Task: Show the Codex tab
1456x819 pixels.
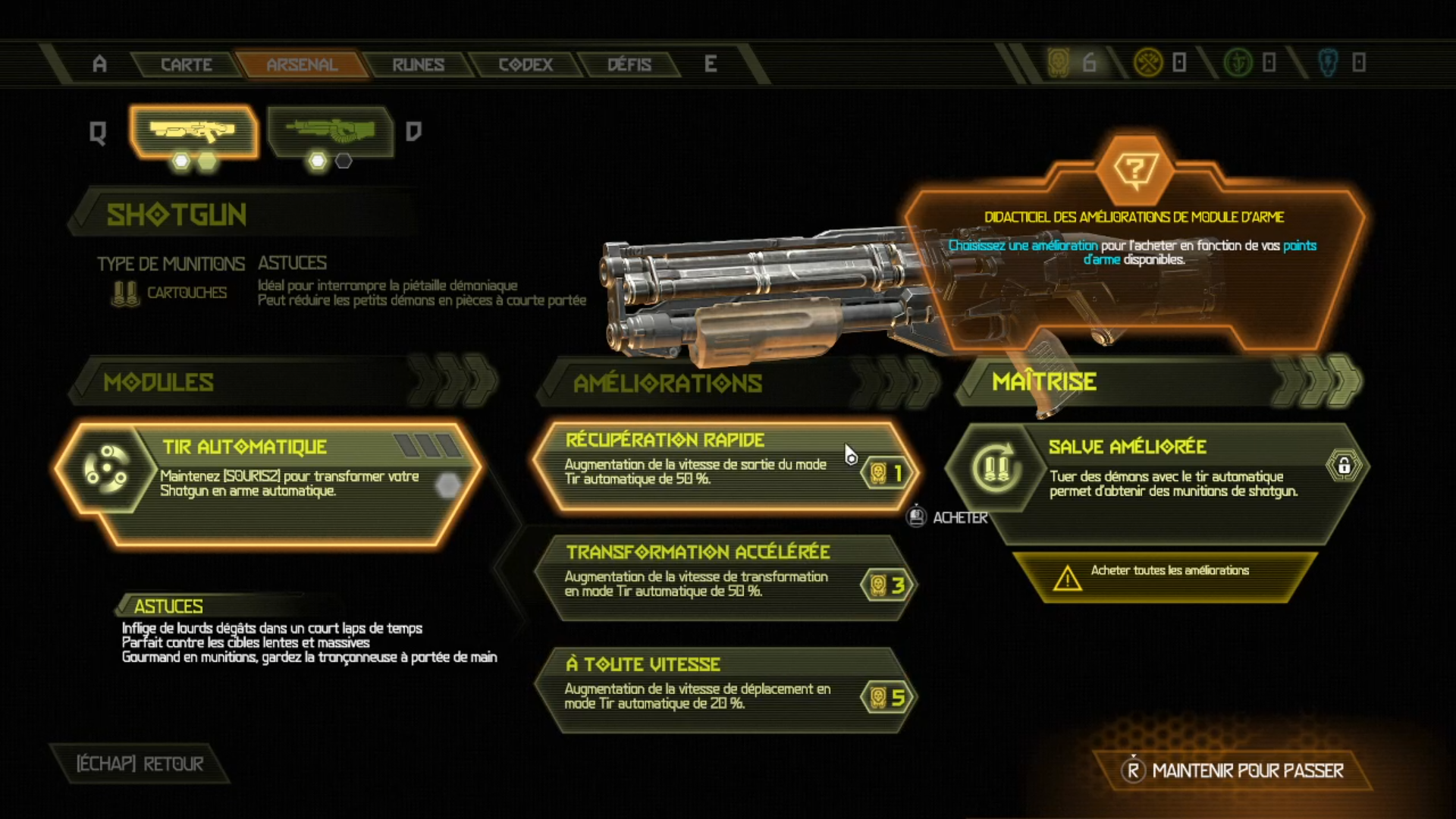Action: [x=526, y=64]
